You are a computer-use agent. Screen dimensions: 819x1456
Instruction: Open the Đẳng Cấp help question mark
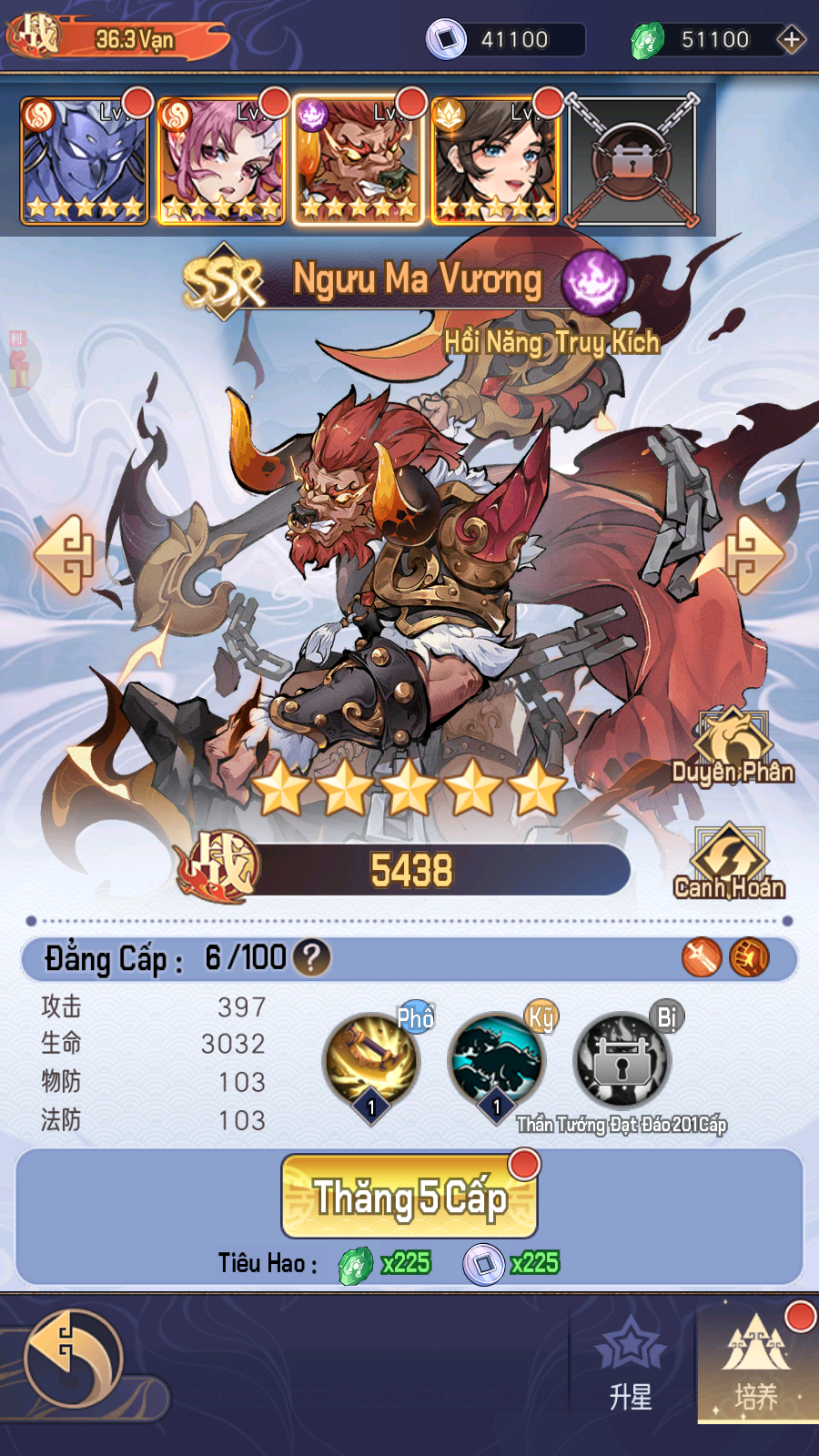pos(311,957)
